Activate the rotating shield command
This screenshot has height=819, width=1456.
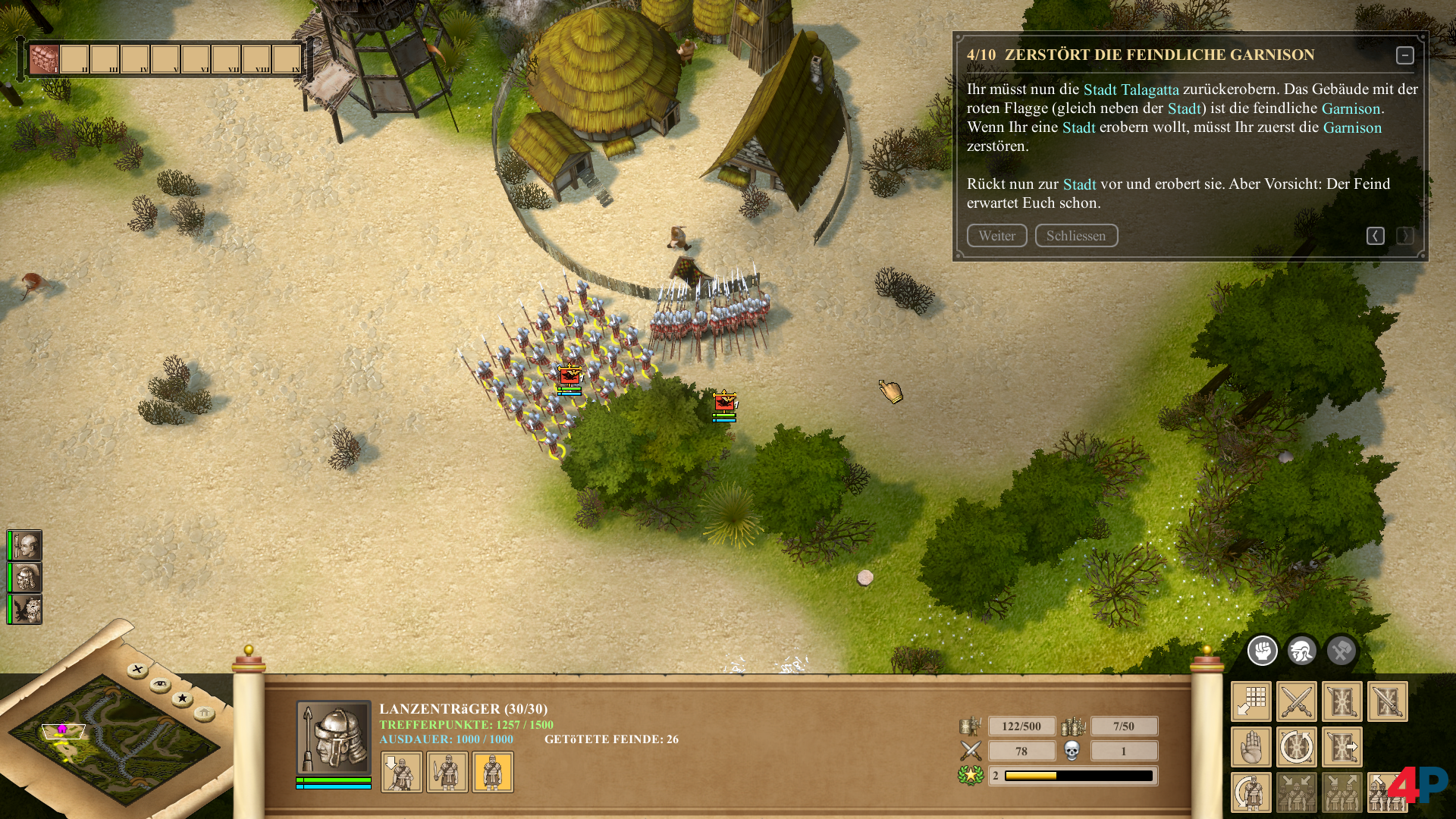coord(1296,747)
